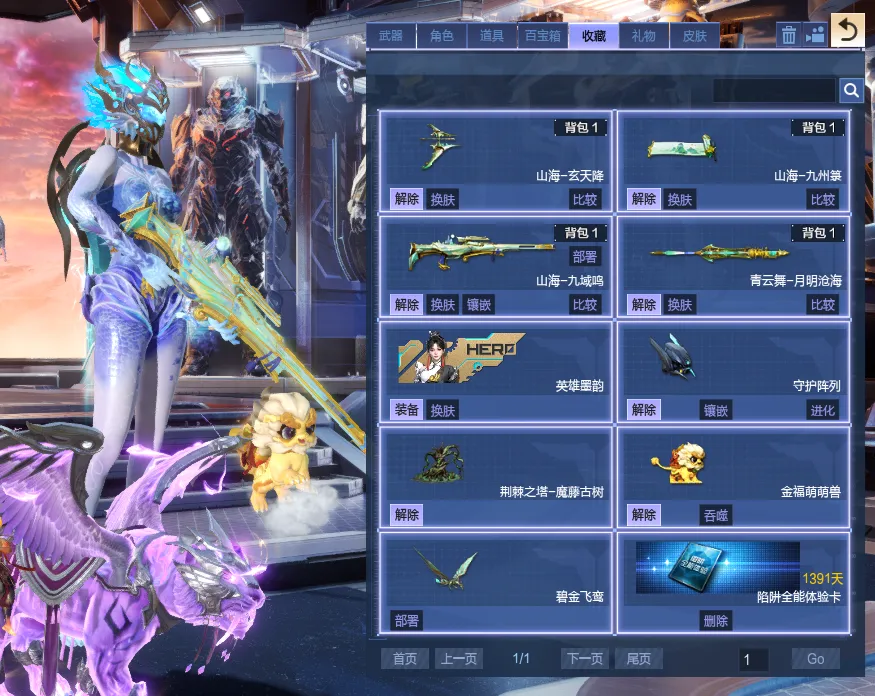875x696 pixels.
Task: Go back with the return arrow button
Action: point(848,31)
